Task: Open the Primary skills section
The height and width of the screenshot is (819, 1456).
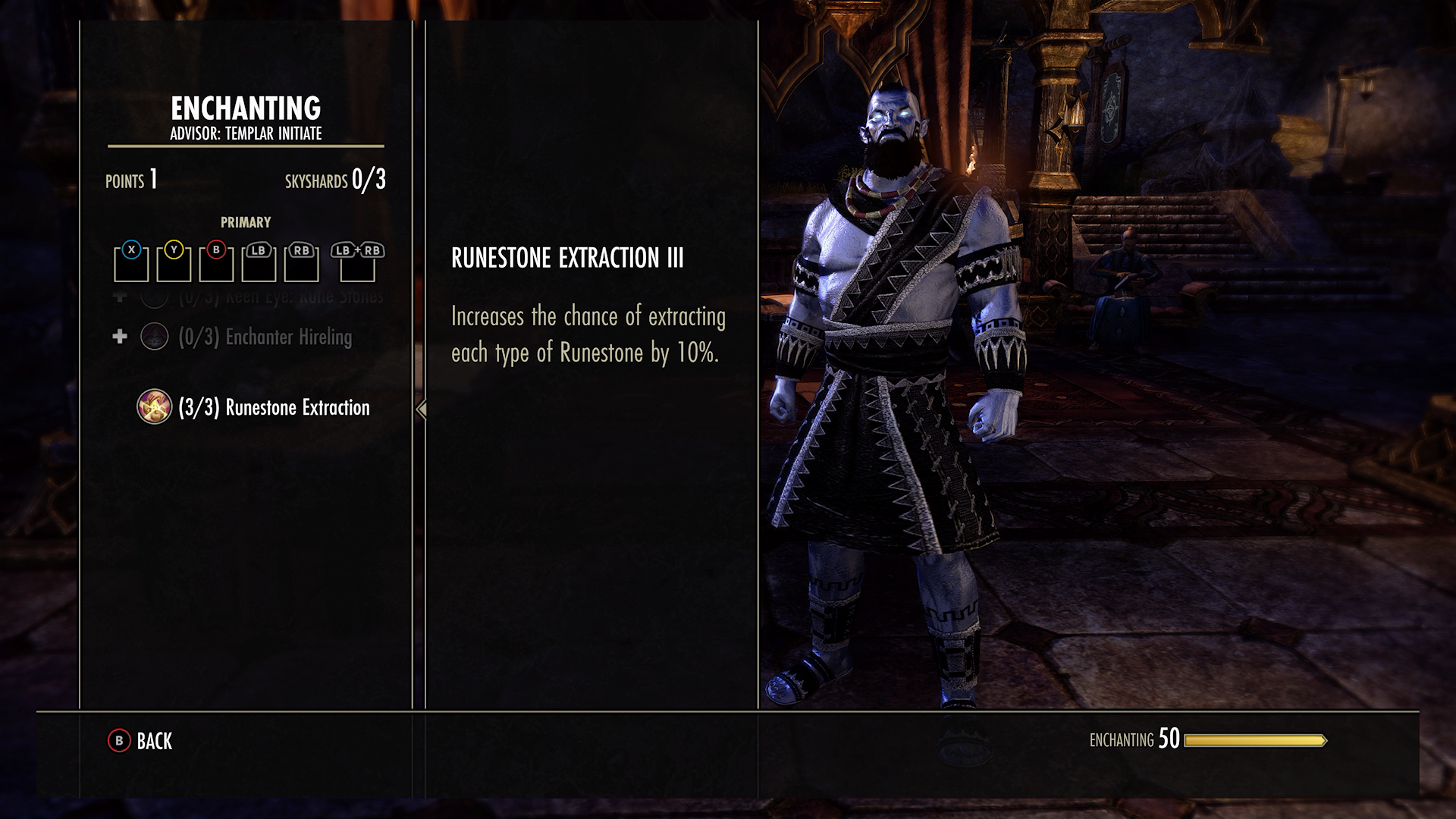Action: pyautogui.click(x=246, y=222)
